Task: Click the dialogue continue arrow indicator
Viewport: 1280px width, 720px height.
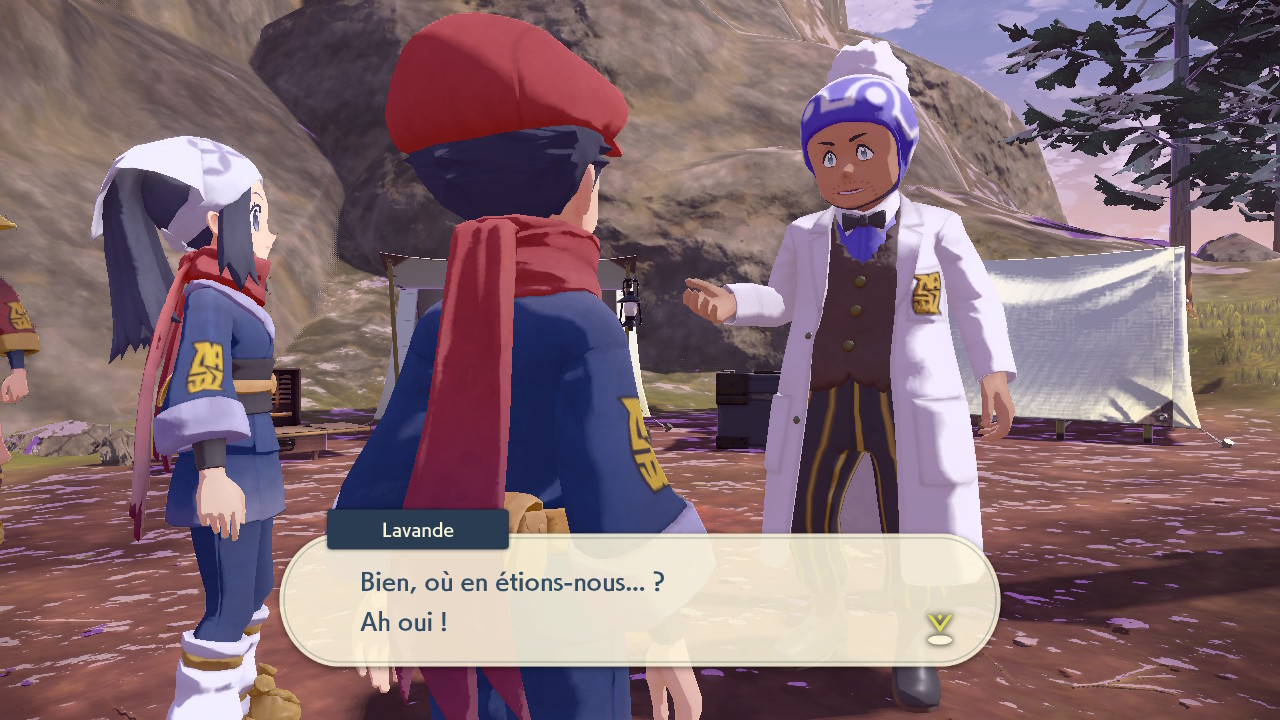Action: coord(938,628)
